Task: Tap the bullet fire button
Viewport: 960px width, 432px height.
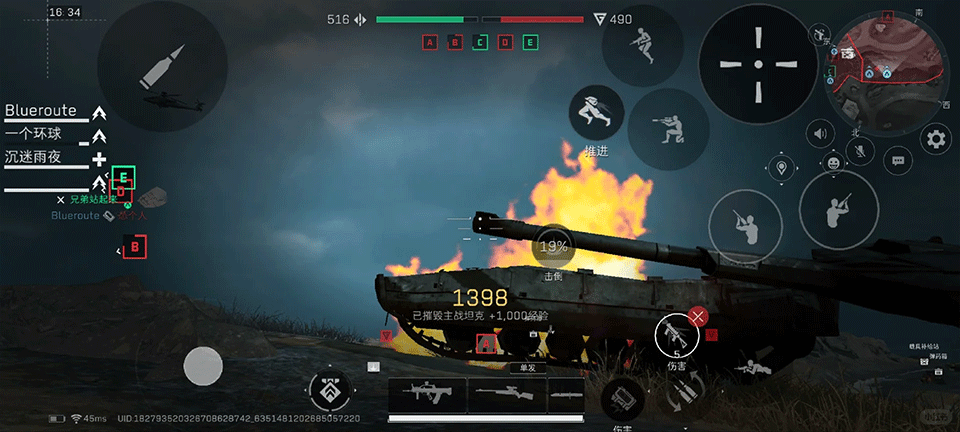Action: tap(161, 66)
